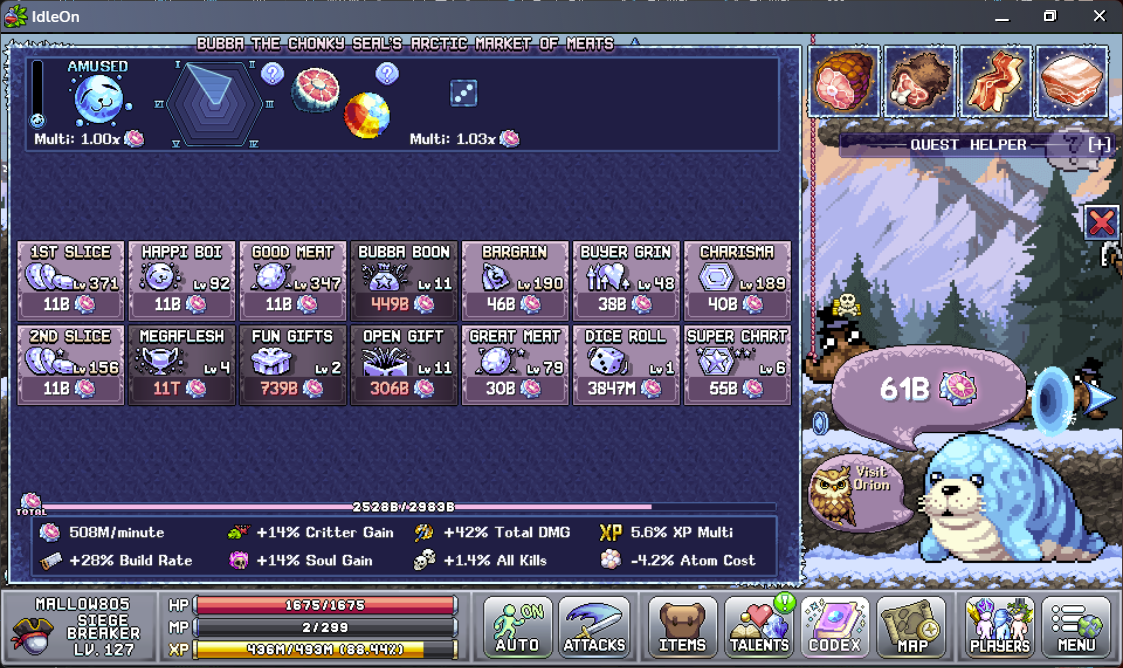
Task: Open the Attacks menu
Action: coord(594,628)
